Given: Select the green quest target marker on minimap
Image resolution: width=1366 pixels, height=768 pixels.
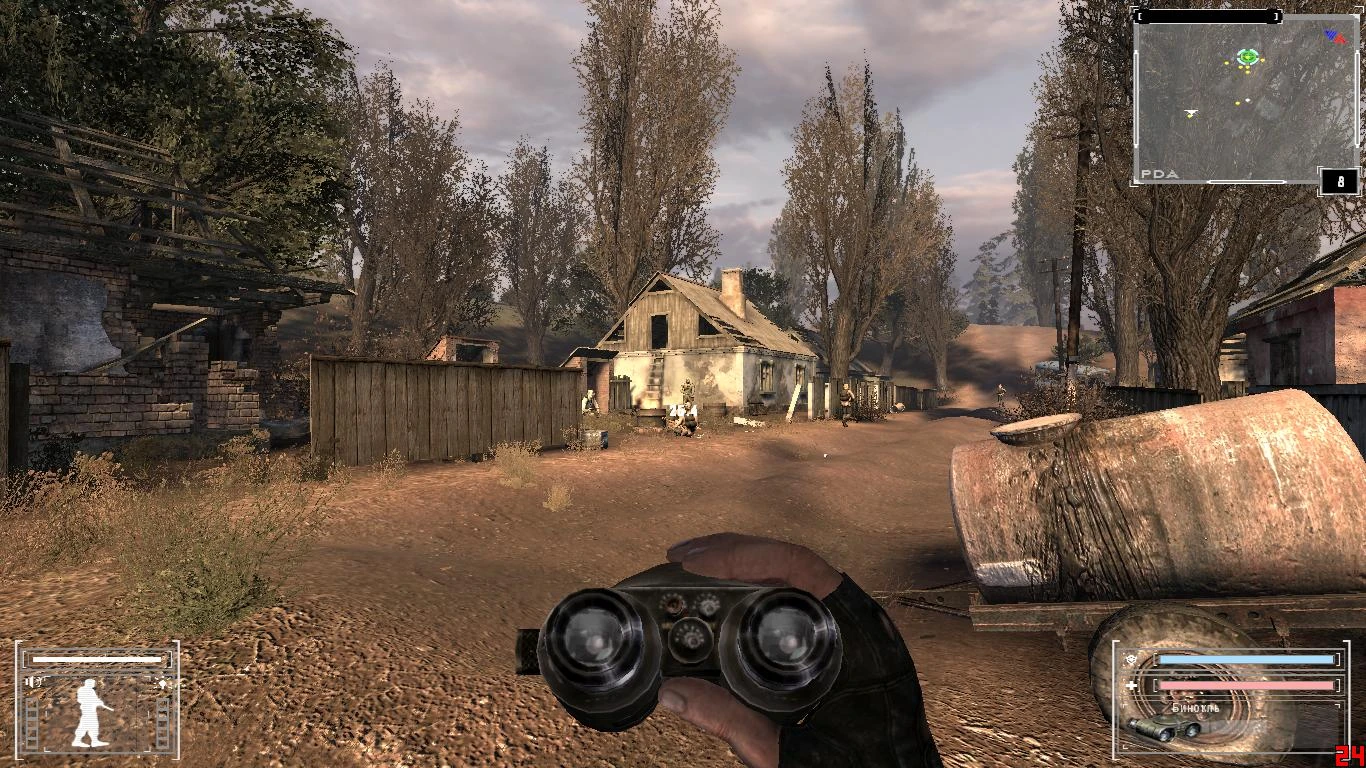Looking at the screenshot, I should (1248, 56).
